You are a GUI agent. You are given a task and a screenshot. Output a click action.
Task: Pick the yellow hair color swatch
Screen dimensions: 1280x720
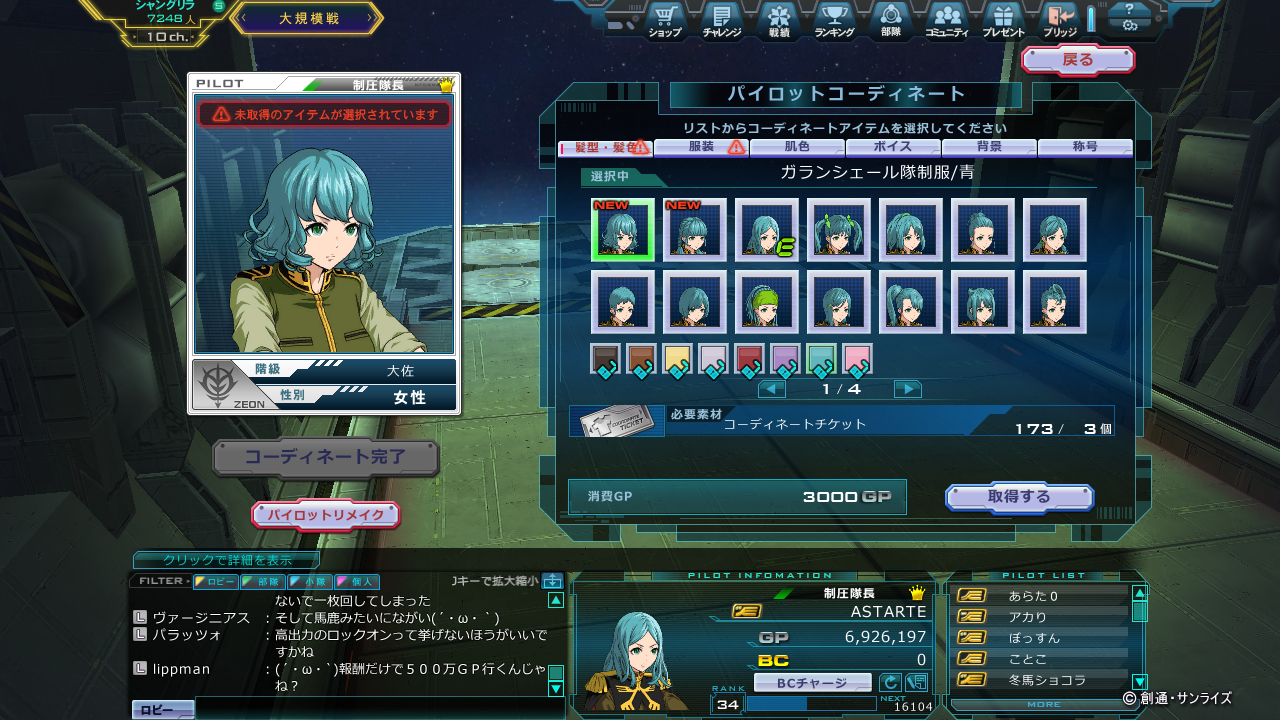tap(677, 359)
